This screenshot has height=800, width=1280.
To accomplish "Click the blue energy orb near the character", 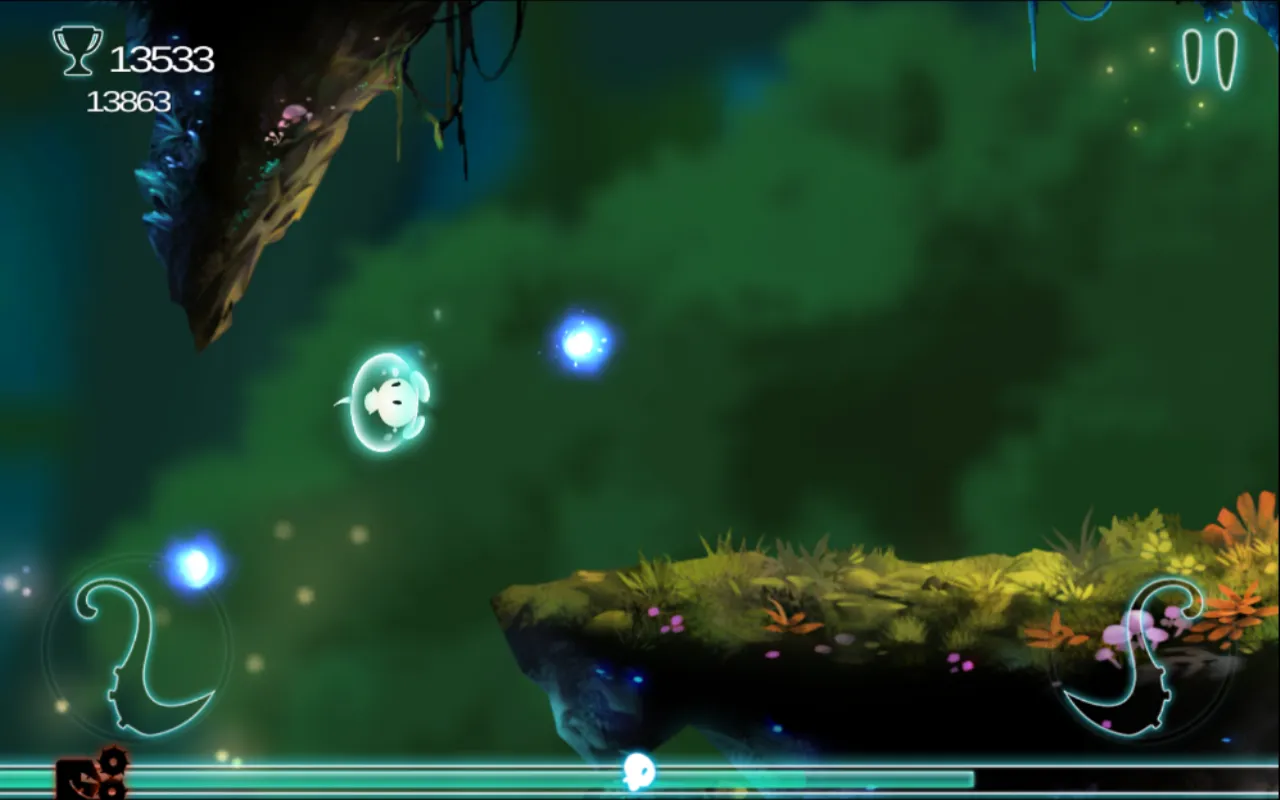I will [x=580, y=345].
